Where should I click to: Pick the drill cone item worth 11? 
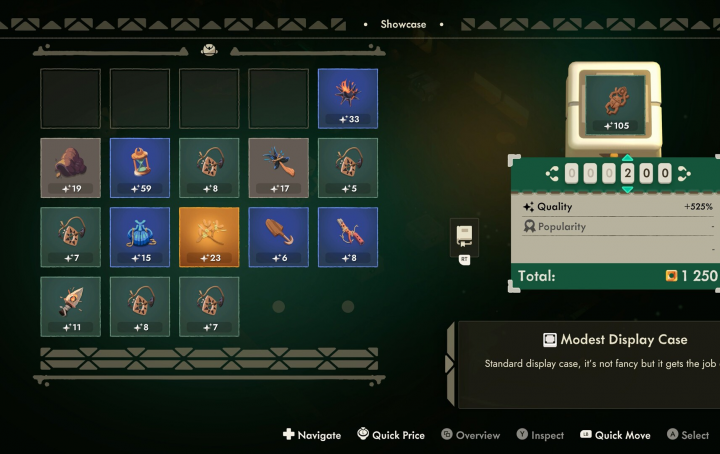tap(70, 306)
